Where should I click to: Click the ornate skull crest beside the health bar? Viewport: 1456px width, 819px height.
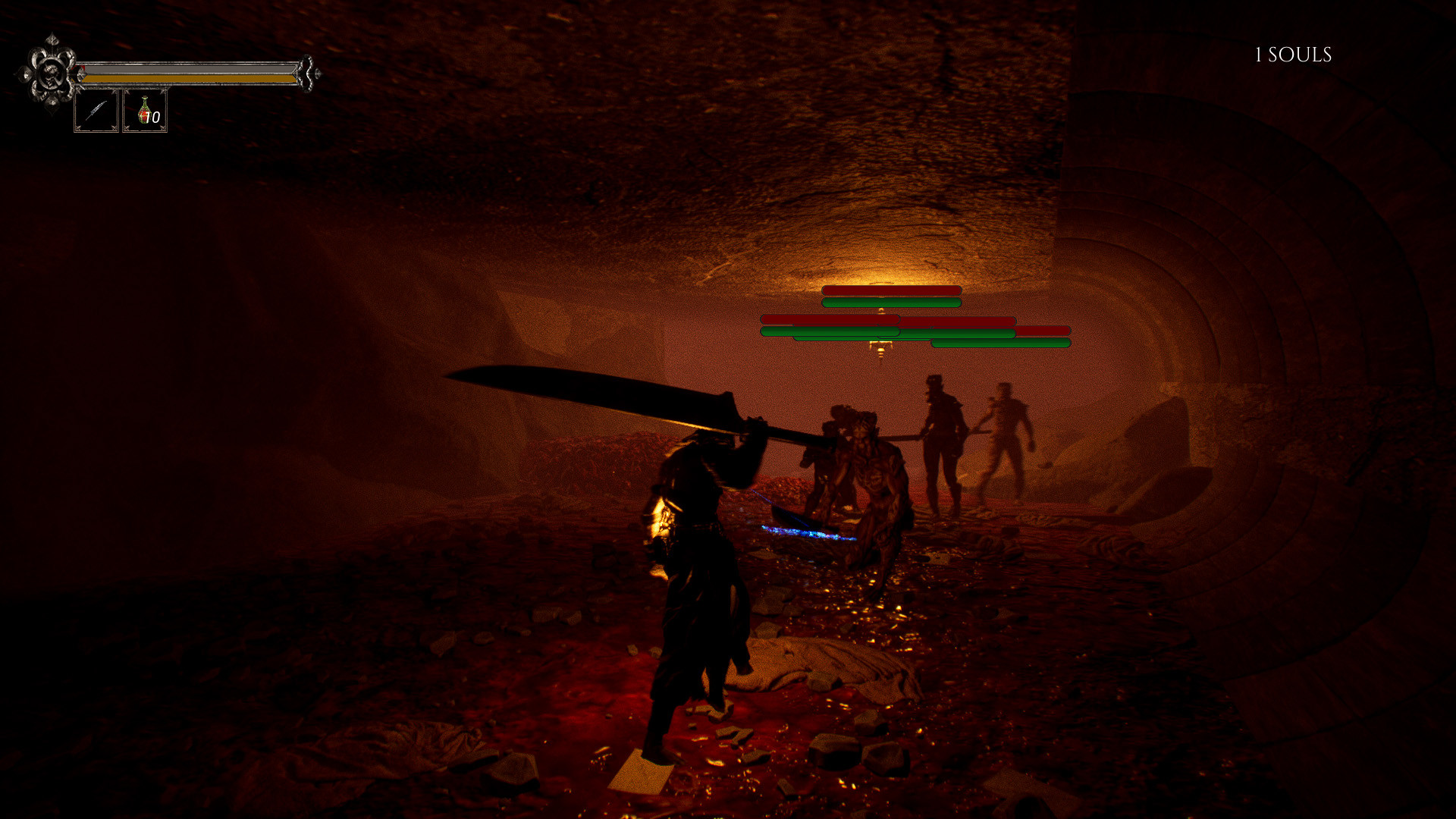50,72
